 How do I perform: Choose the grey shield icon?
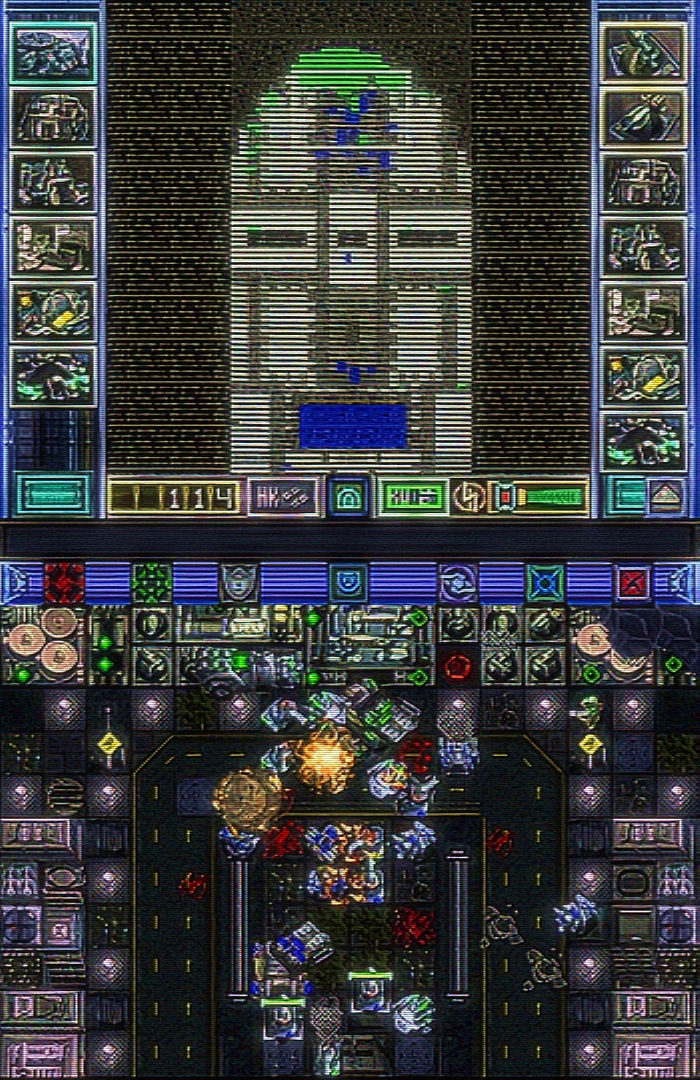239,582
